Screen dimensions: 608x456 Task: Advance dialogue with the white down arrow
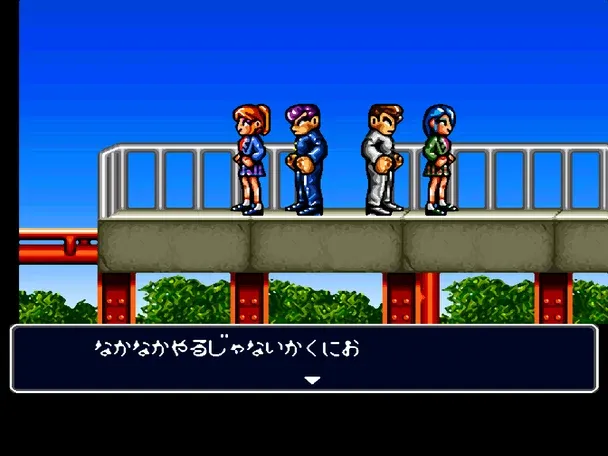[x=312, y=380]
